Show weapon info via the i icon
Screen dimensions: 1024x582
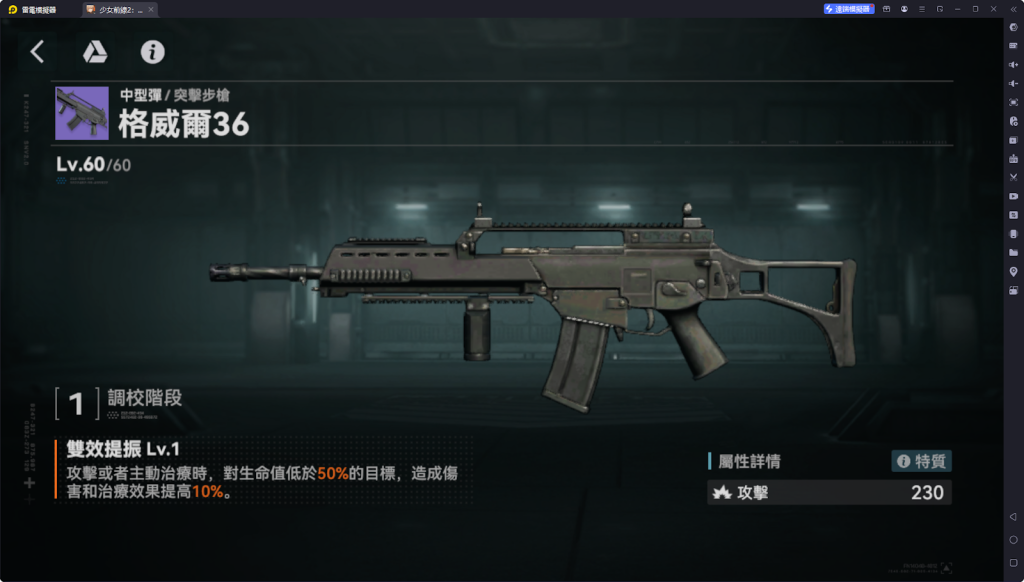tap(152, 52)
